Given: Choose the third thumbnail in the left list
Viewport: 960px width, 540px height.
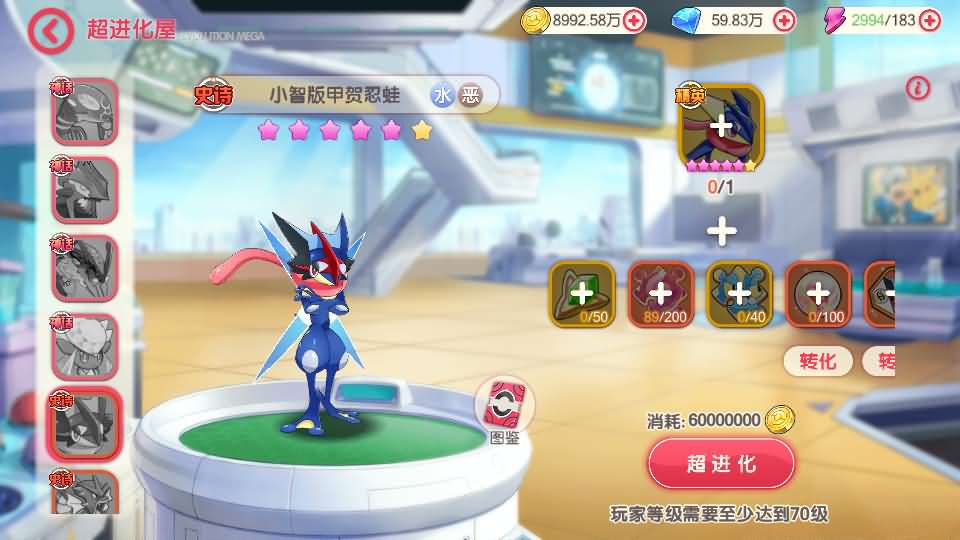Looking at the screenshot, I should coord(84,267).
